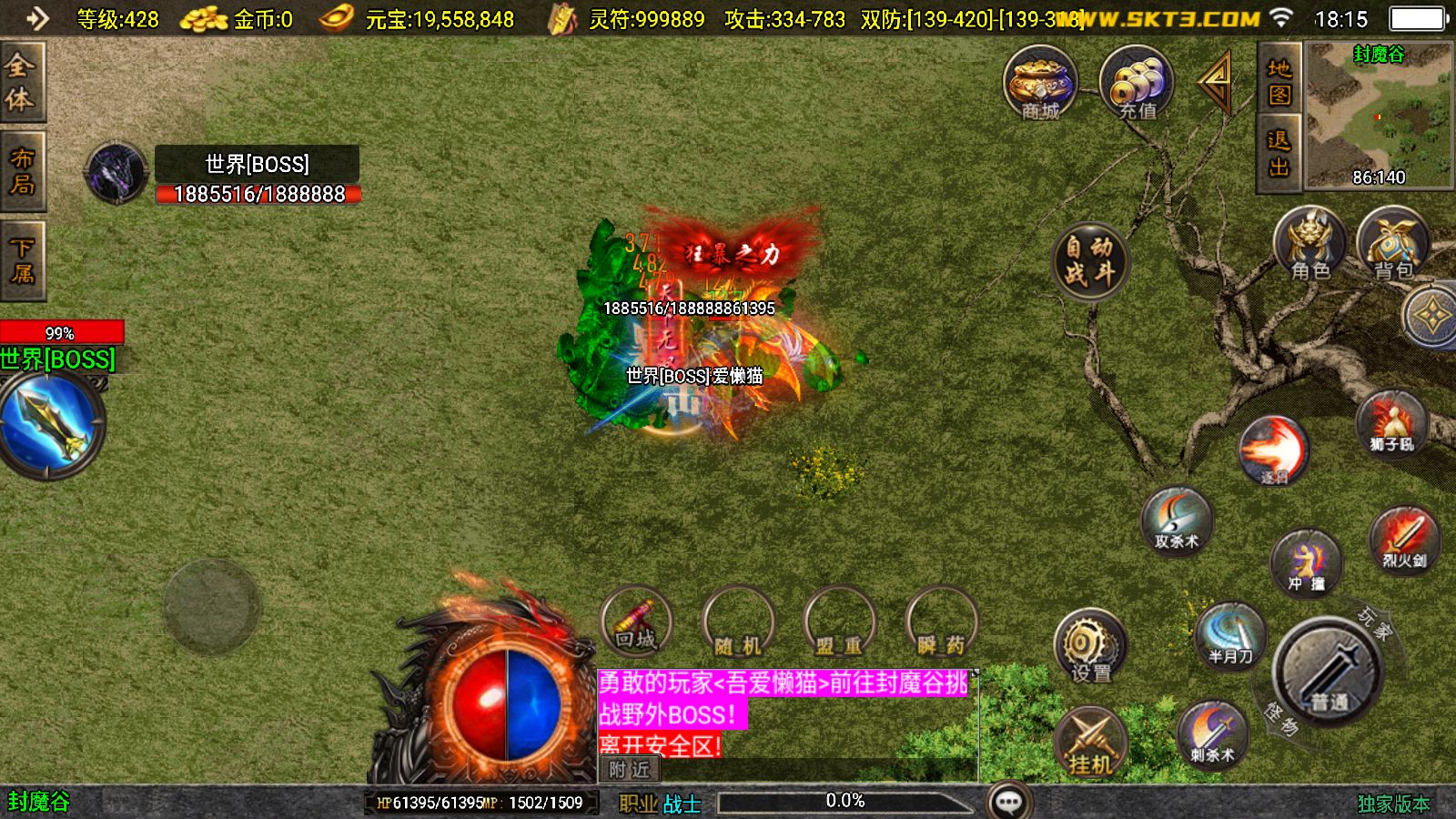The width and height of the screenshot is (1456, 819).
Task: Open the 商城 shop
Action: tap(1040, 84)
